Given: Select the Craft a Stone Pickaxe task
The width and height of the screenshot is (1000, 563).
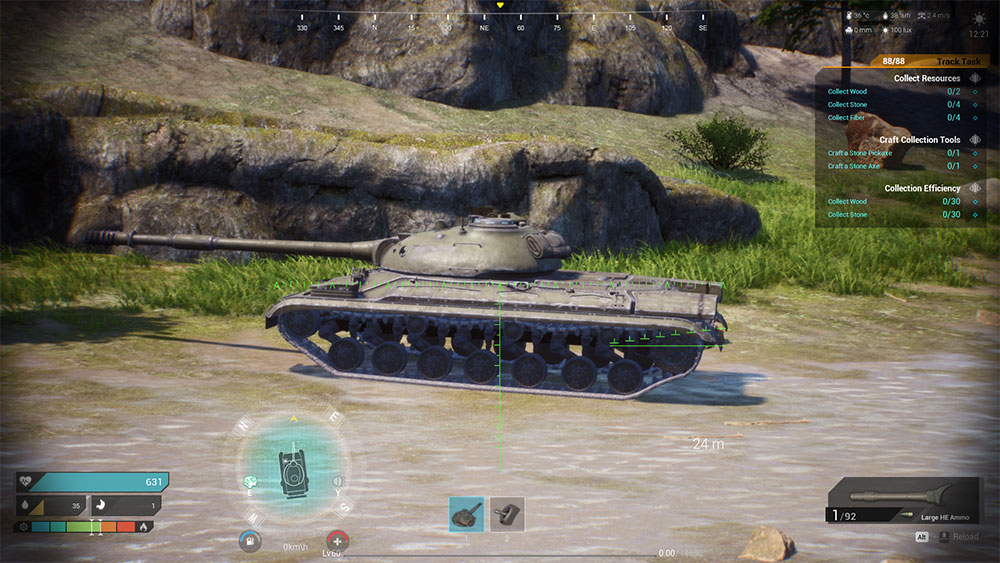Looking at the screenshot, I should click(x=898, y=153).
